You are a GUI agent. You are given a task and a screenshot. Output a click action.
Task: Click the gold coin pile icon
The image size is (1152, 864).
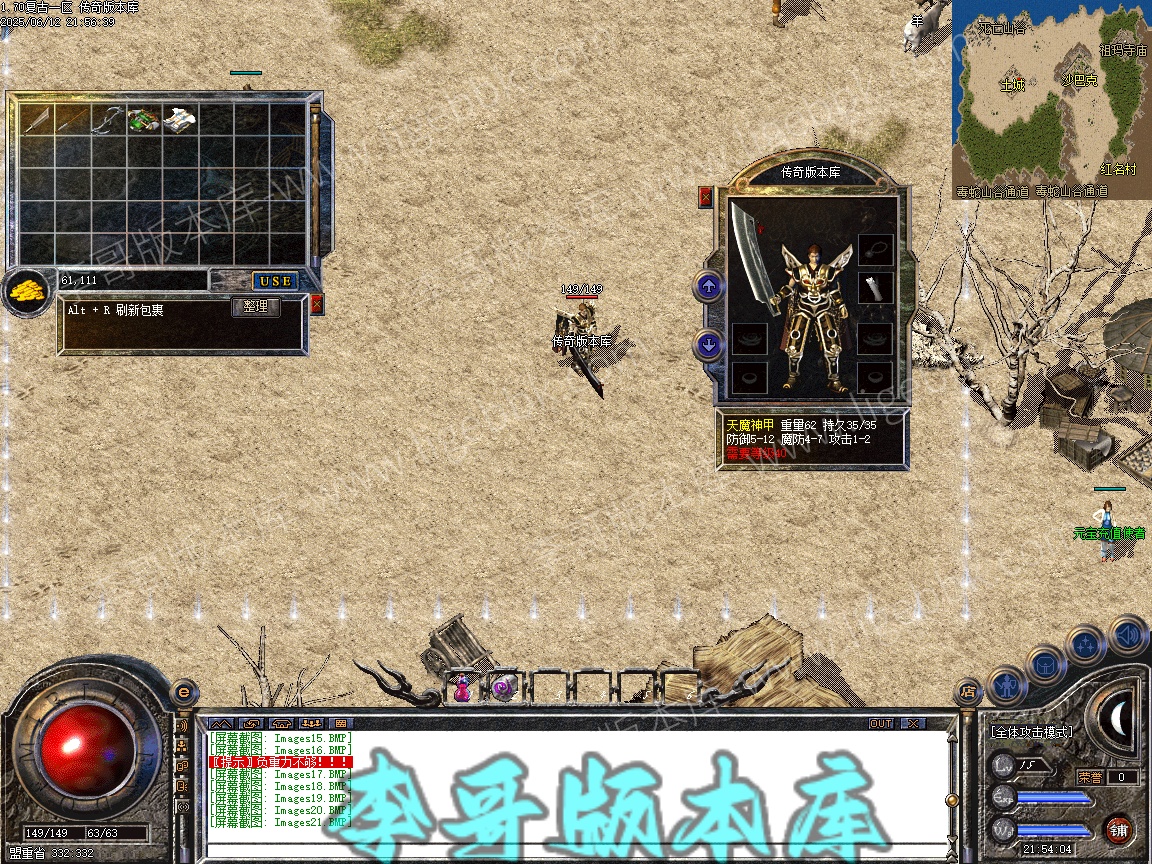[x=26, y=292]
